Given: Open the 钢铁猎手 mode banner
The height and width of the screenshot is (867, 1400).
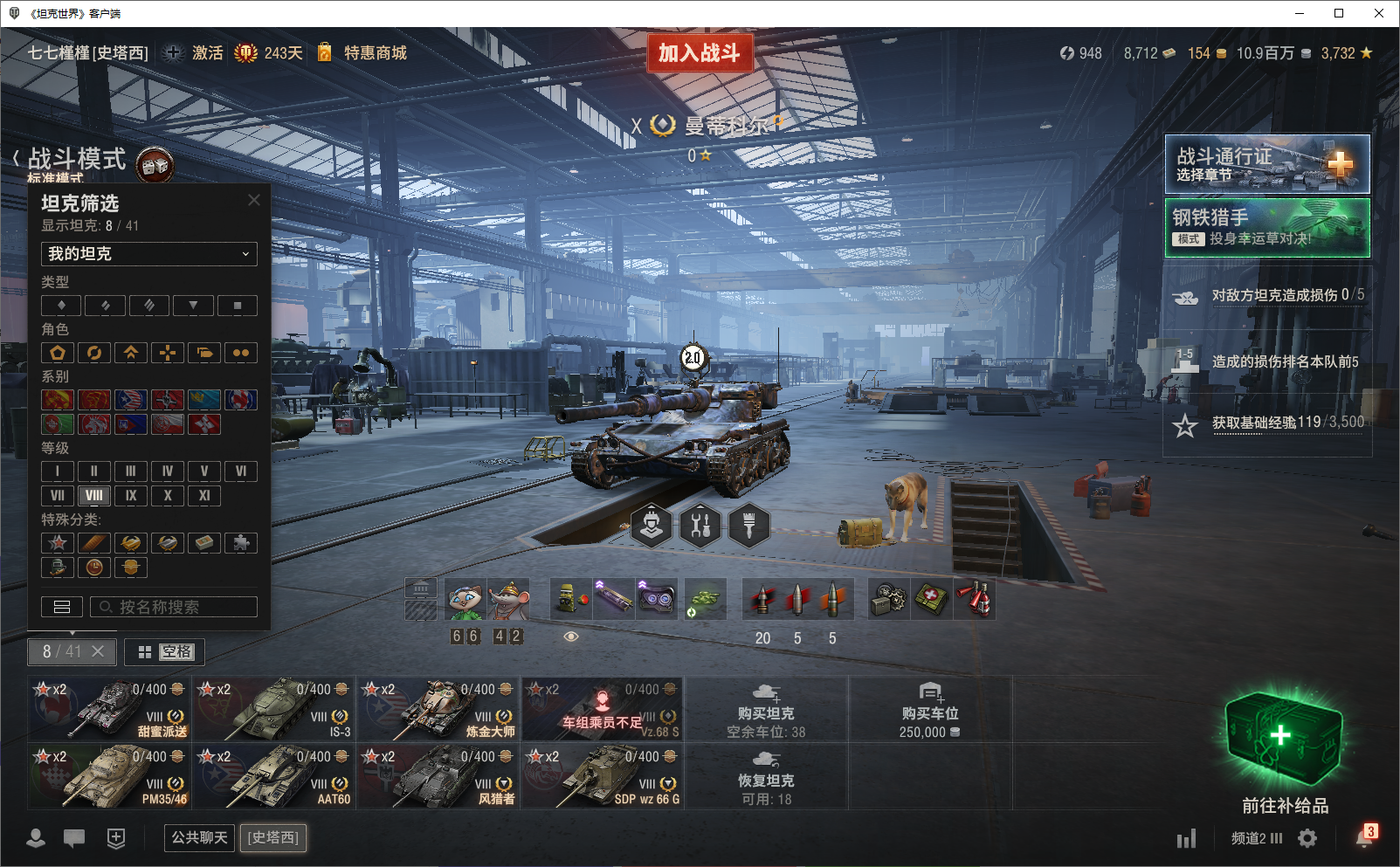Looking at the screenshot, I should tap(1266, 227).
